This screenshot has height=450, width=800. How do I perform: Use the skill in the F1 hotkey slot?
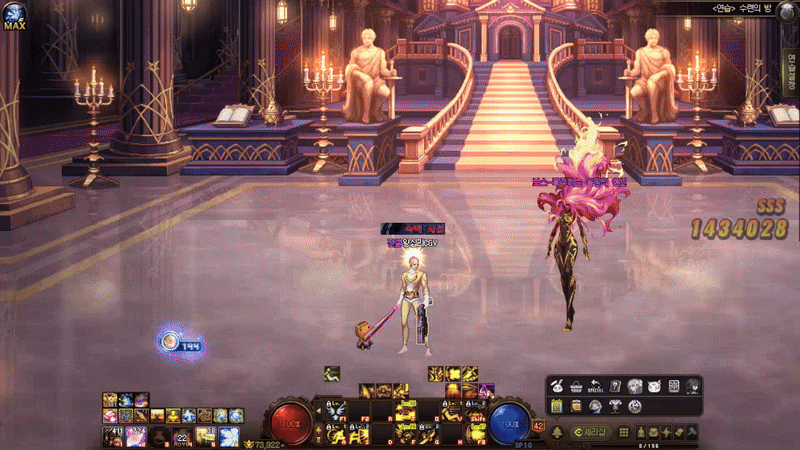click(336, 409)
